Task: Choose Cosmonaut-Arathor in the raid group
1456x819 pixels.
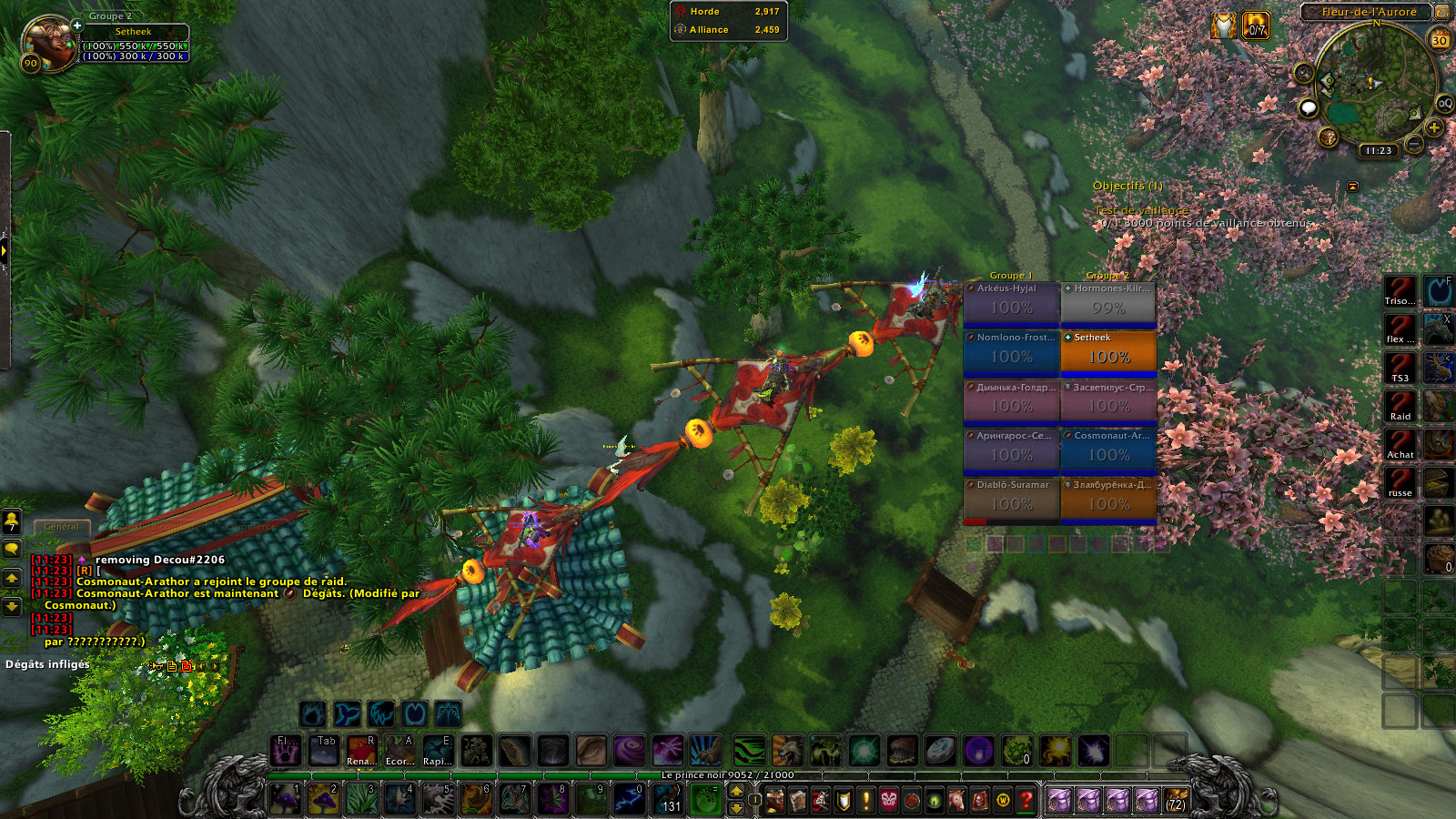Action: [x=1108, y=450]
